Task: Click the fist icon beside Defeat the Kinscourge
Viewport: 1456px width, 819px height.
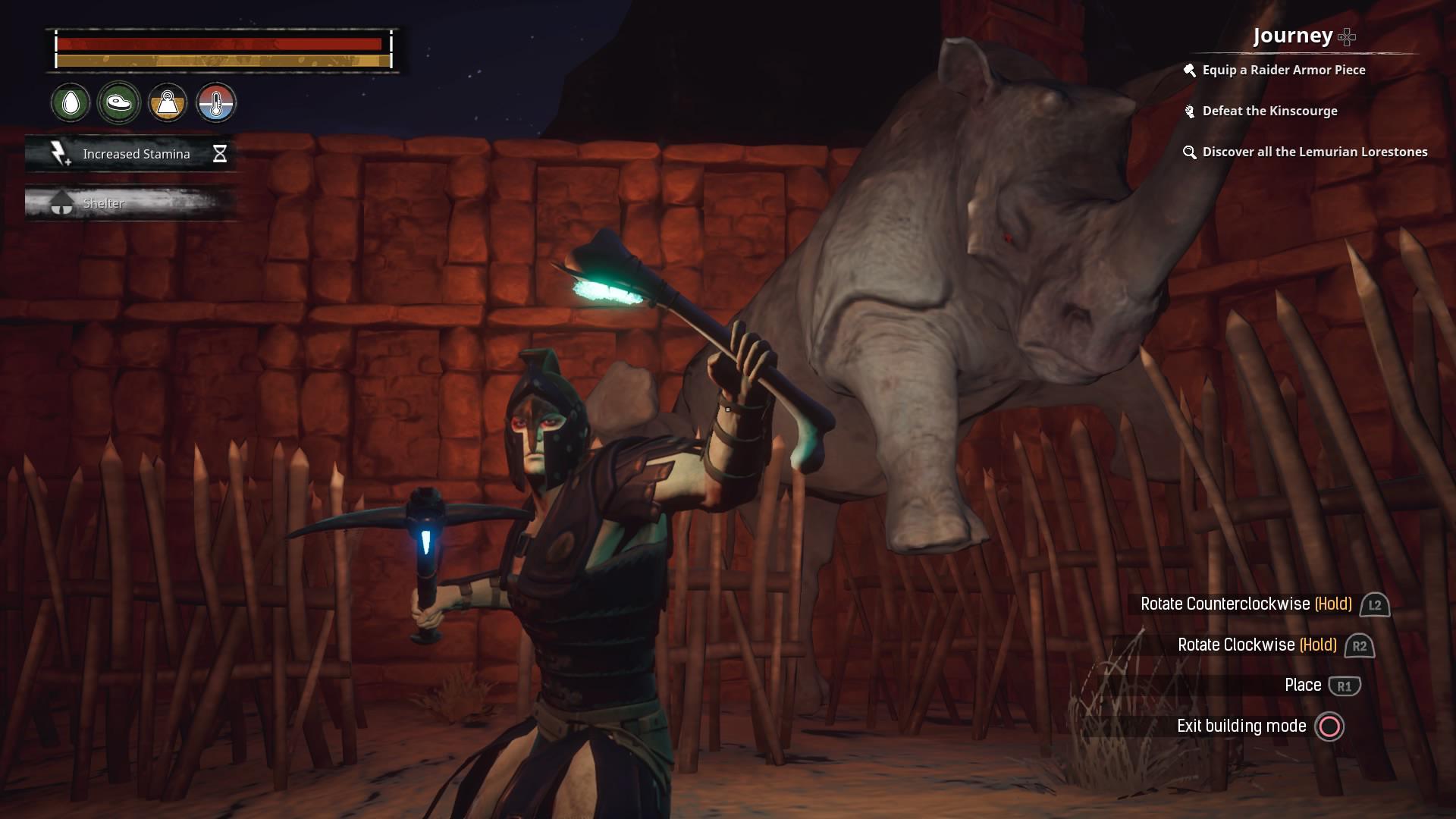Action: 1188,111
